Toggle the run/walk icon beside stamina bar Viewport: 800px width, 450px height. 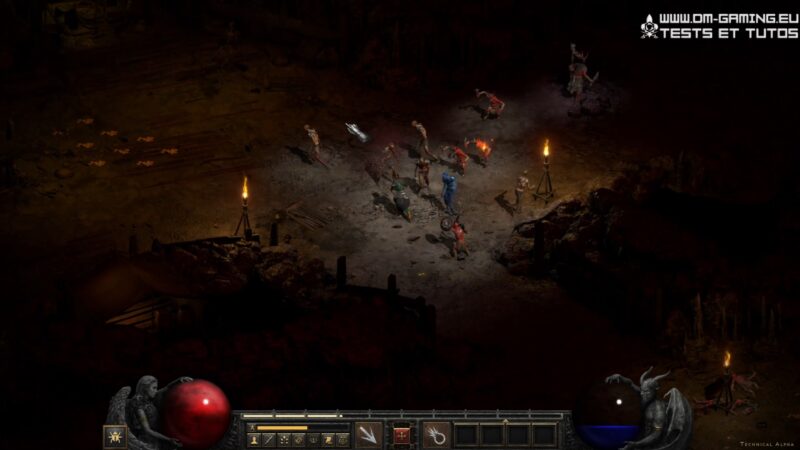click(254, 427)
